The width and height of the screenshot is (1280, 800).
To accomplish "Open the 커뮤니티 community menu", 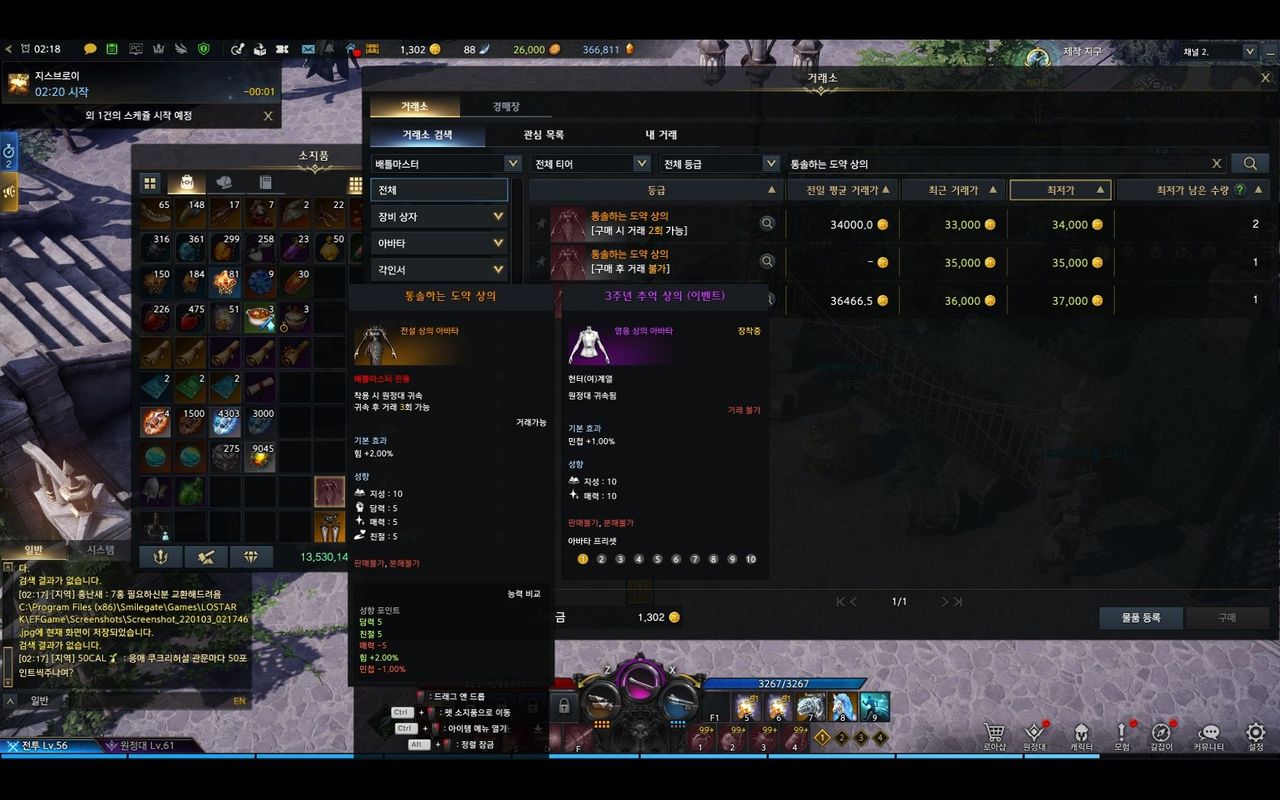I will pos(1209,736).
